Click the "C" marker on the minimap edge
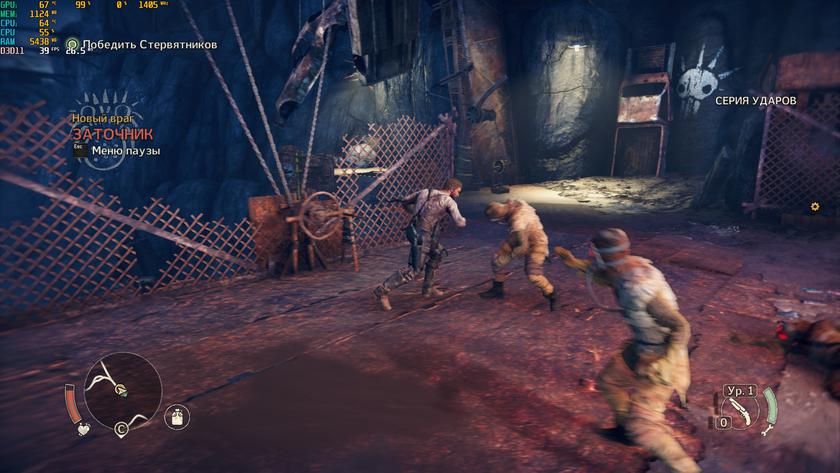 tap(121, 430)
